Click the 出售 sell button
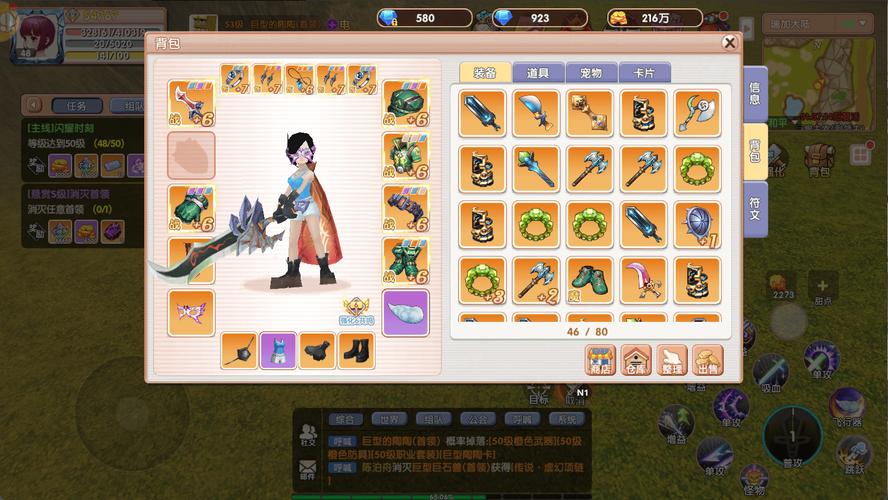The image size is (888, 500). (x=708, y=360)
